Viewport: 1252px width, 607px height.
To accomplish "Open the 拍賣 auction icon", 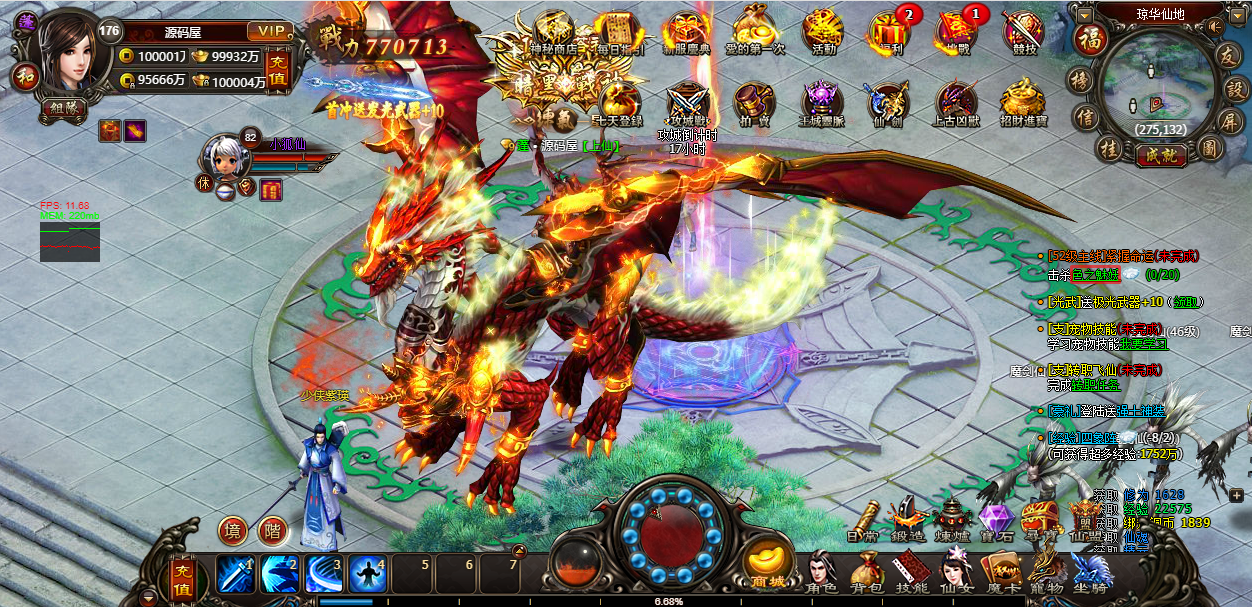I will (x=754, y=103).
